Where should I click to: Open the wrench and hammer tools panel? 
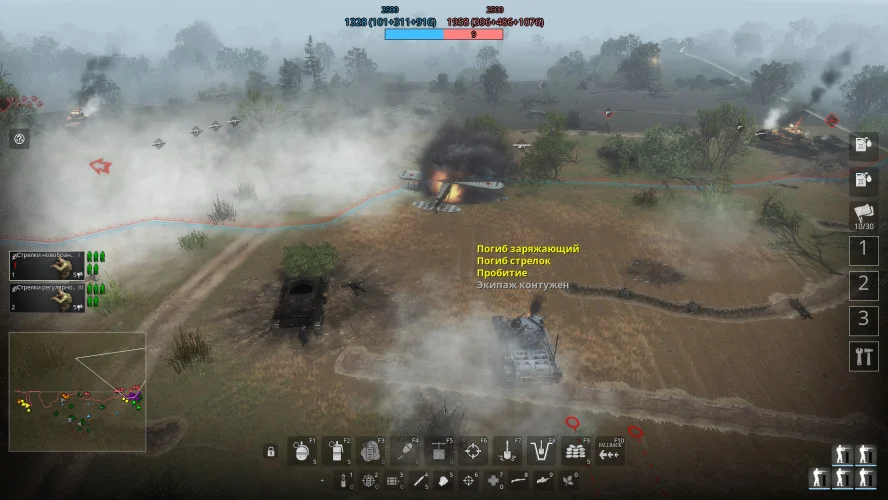(863, 356)
